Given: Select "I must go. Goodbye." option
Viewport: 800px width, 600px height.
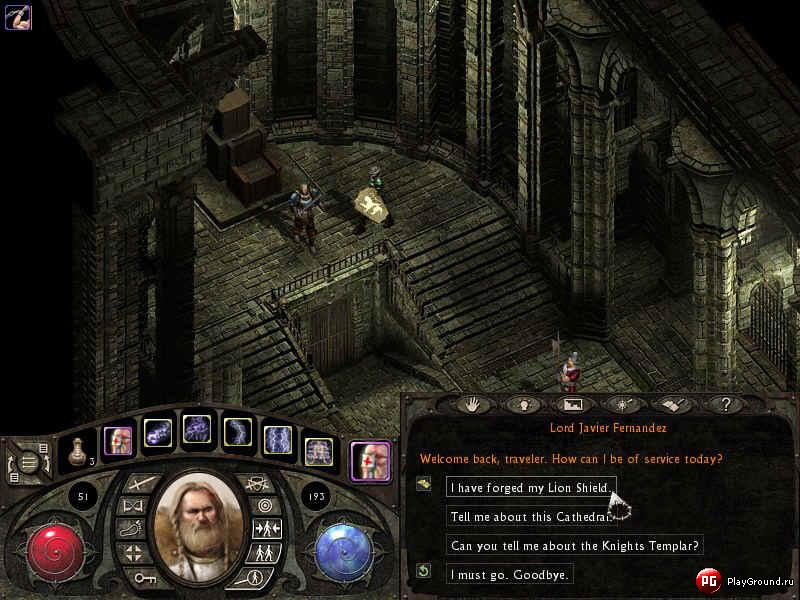Looking at the screenshot, I should coord(510,574).
